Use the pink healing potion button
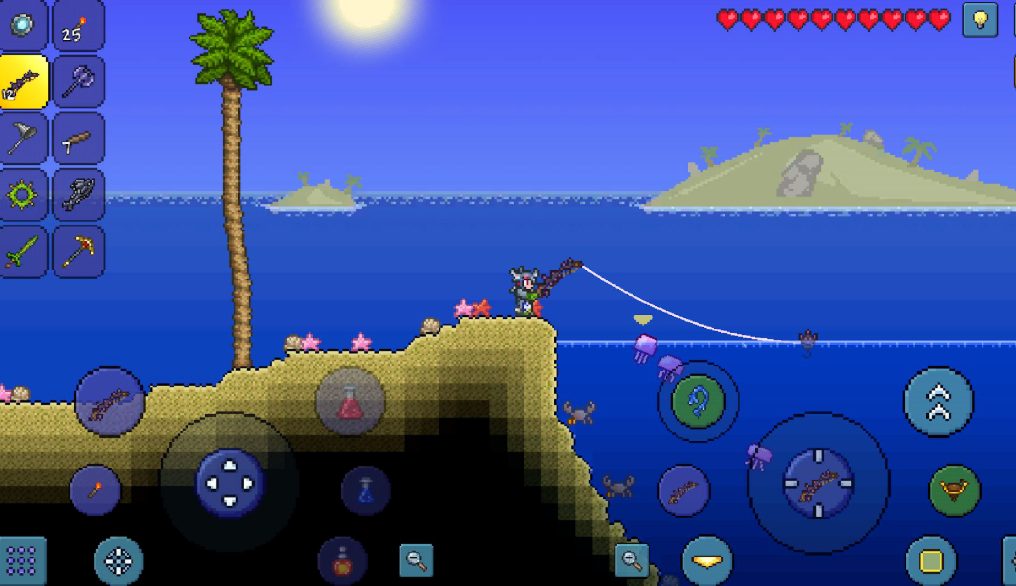This screenshot has width=1016, height=586. 350,402
